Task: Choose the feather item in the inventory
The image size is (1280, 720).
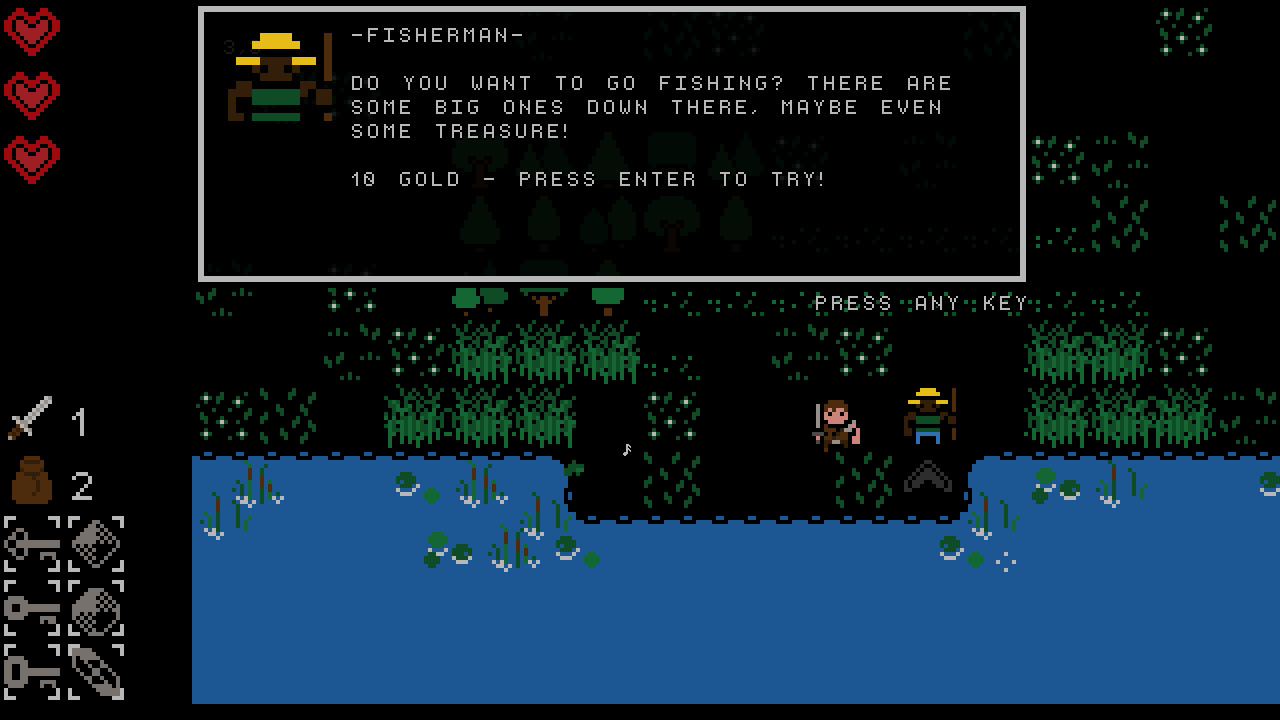Action: [95, 672]
